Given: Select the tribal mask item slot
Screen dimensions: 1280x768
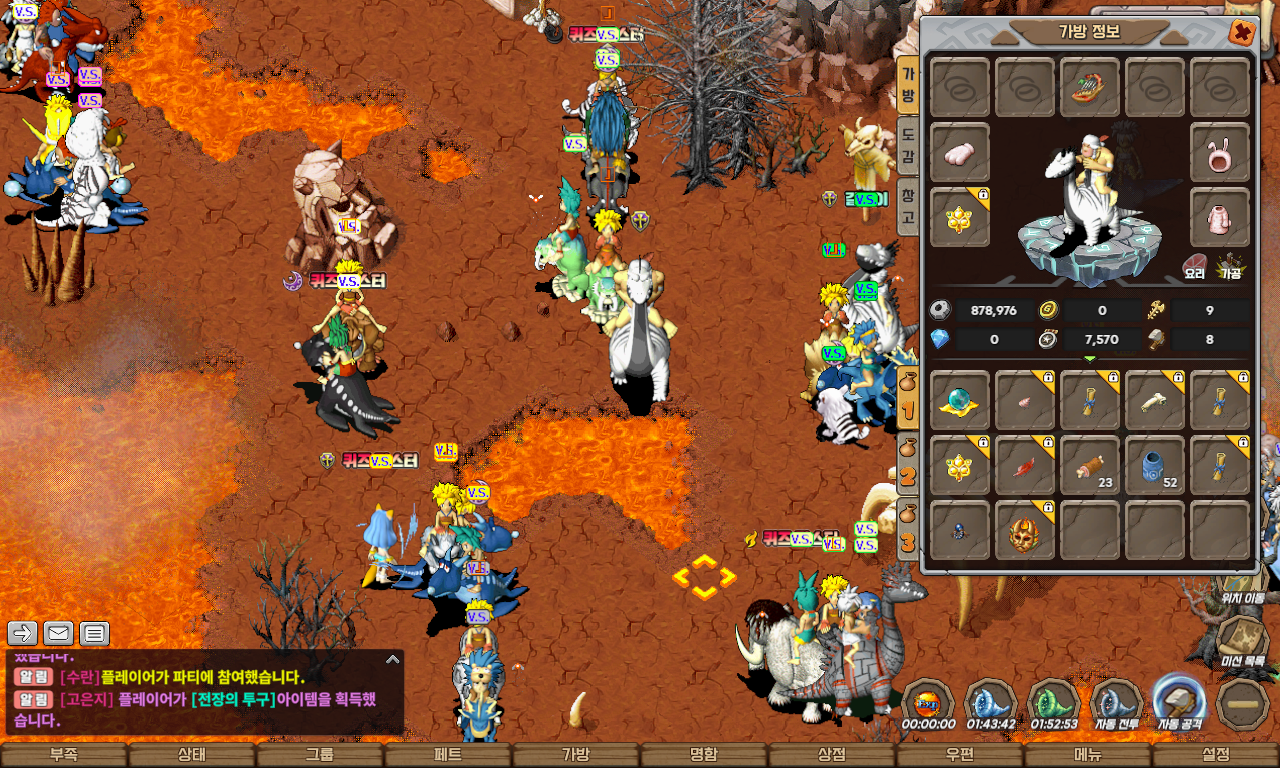Looking at the screenshot, I should [1025, 530].
